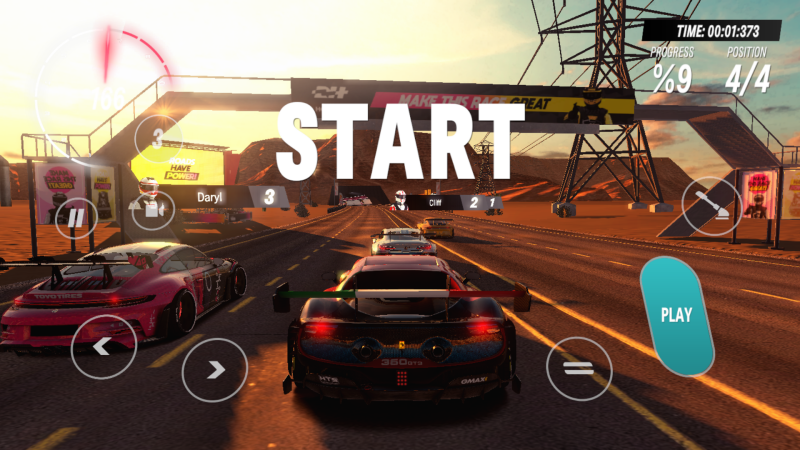Image resolution: width=800 pixels, height=450 pixels.
Task: Steer right with the right arrow button
Action: coord(214,370)
